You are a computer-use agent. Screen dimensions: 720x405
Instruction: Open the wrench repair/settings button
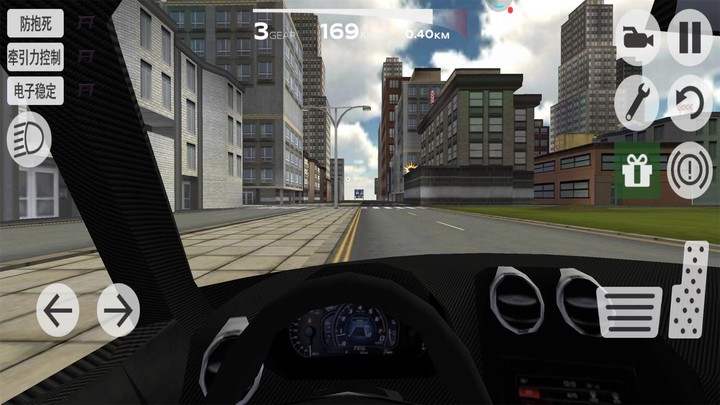click(637, 102)
